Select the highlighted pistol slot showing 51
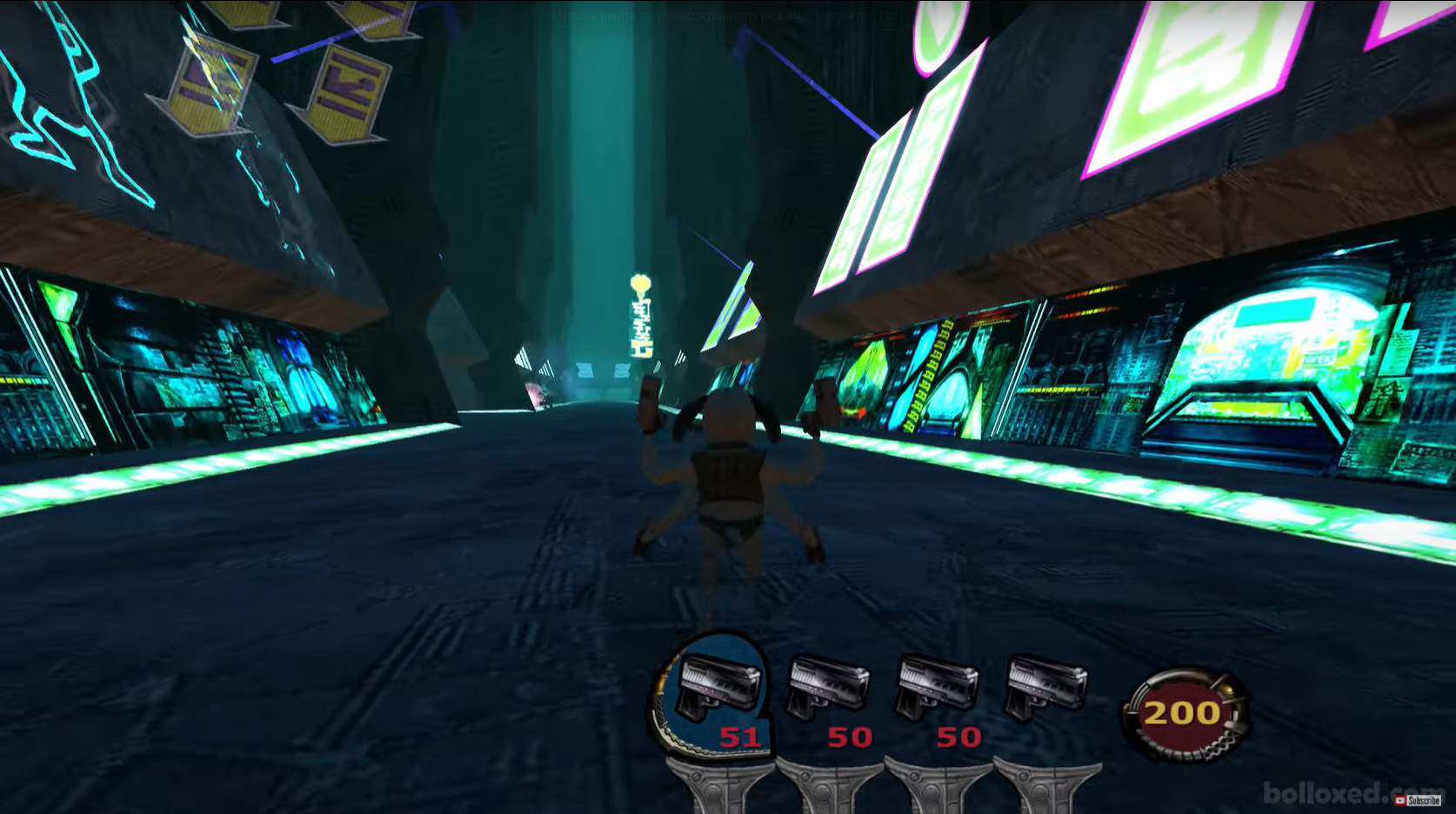 [x=718, y=693]
